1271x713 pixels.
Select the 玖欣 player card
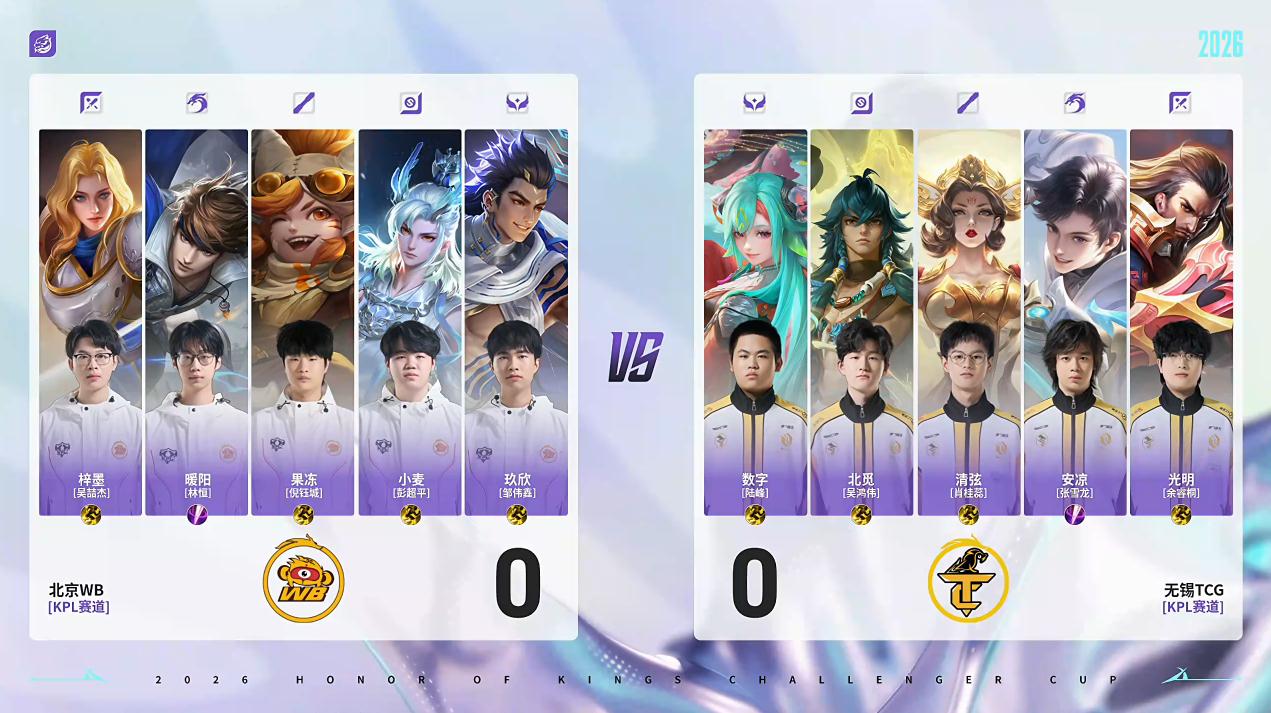[516, 322]
